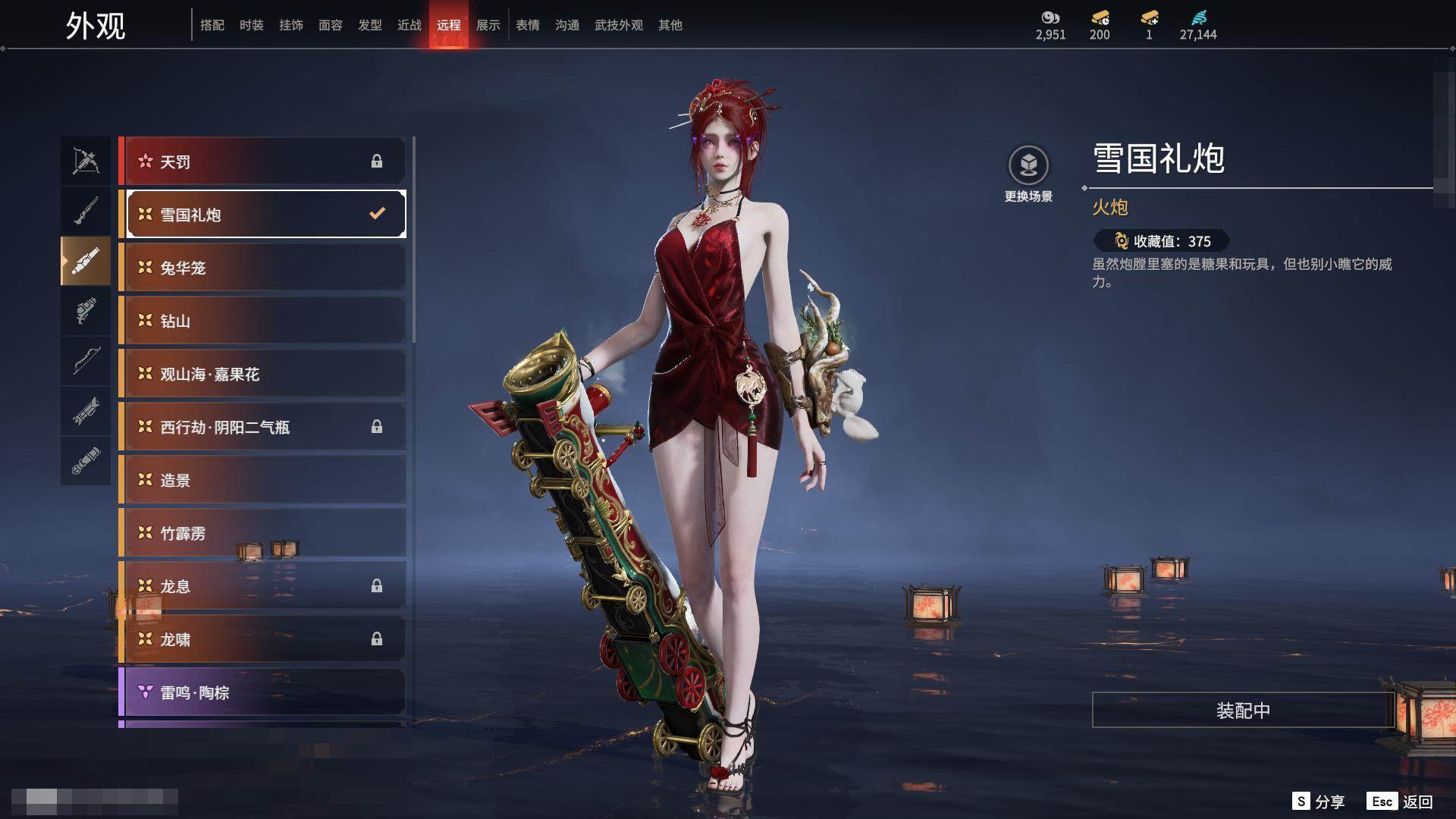Select the 发型 tab
The width and height of the screenshot is (1456, 819).
[369, 25]
